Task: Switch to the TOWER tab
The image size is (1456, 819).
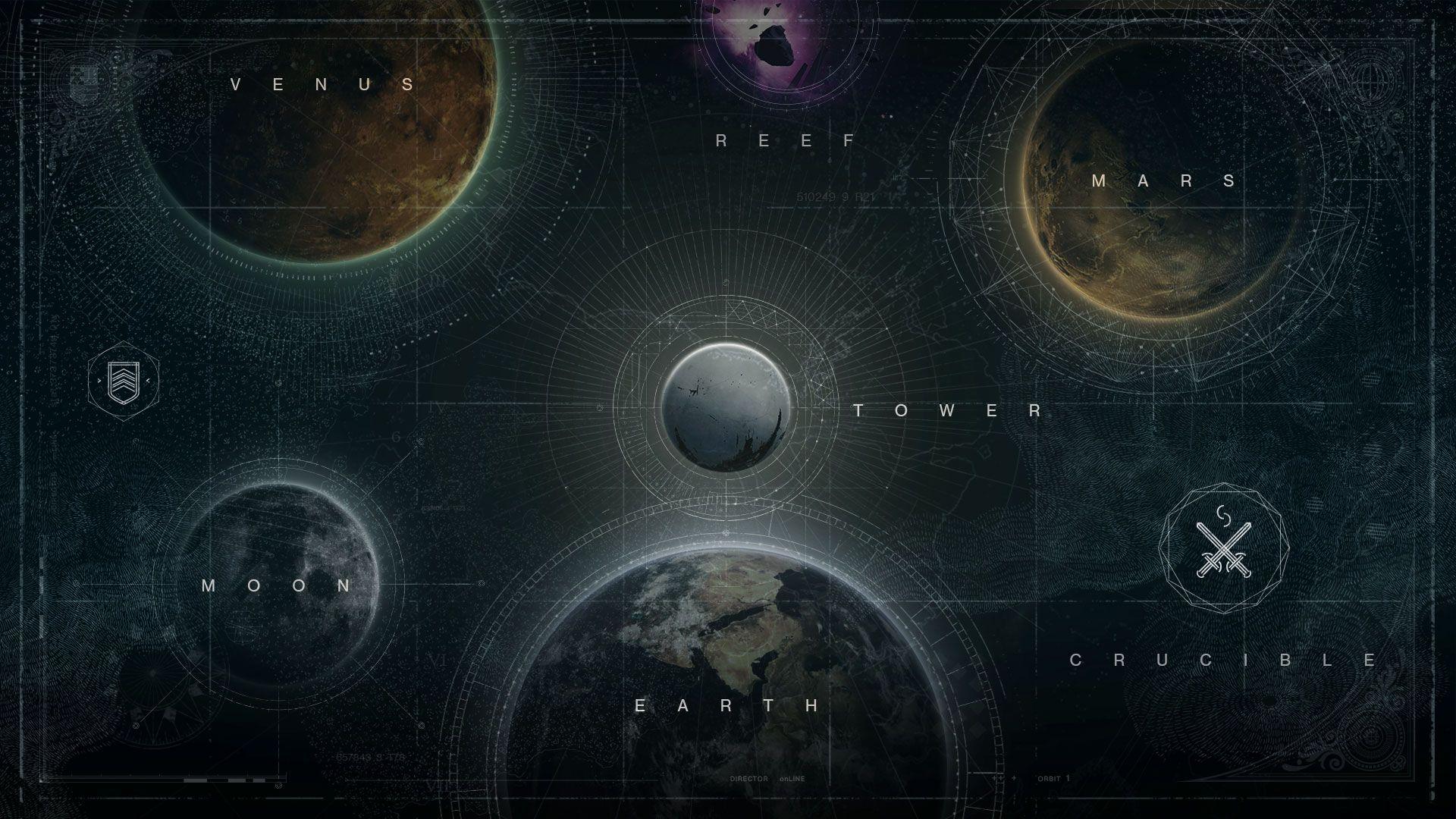Action: [947, 412]
